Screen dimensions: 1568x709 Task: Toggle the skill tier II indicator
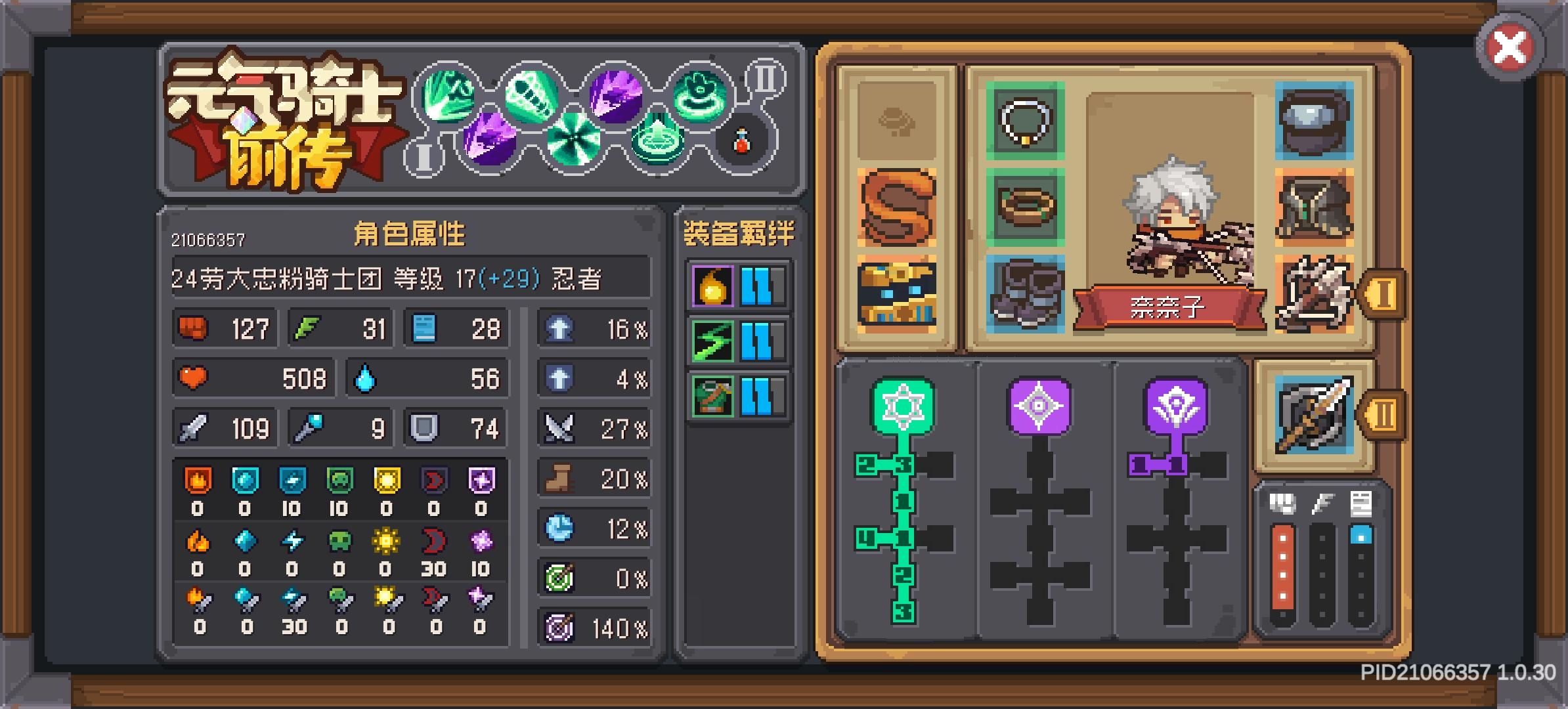[765, 79]
